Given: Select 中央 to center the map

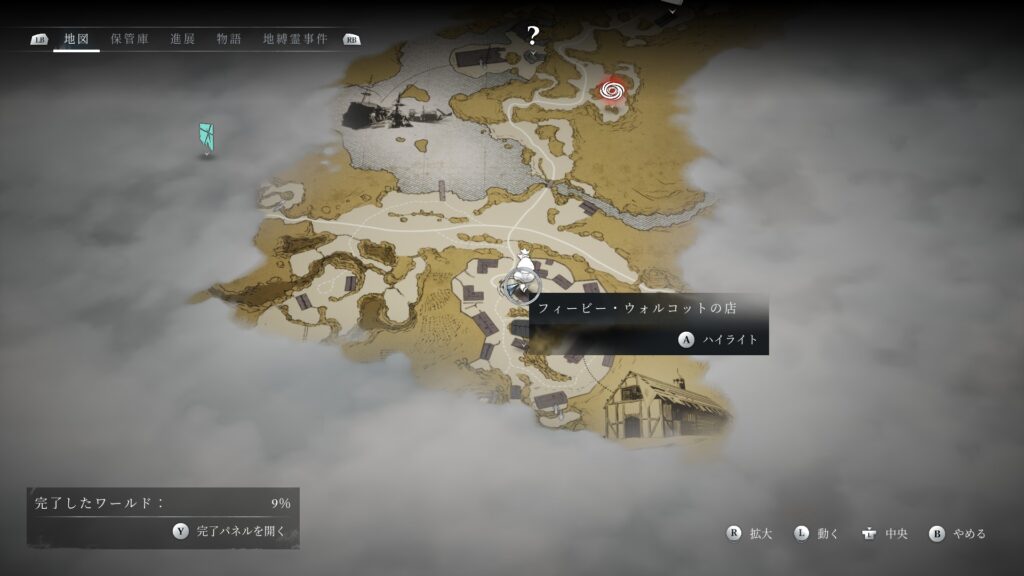Looking at the screenshot, I should click(x=884, y=534).
